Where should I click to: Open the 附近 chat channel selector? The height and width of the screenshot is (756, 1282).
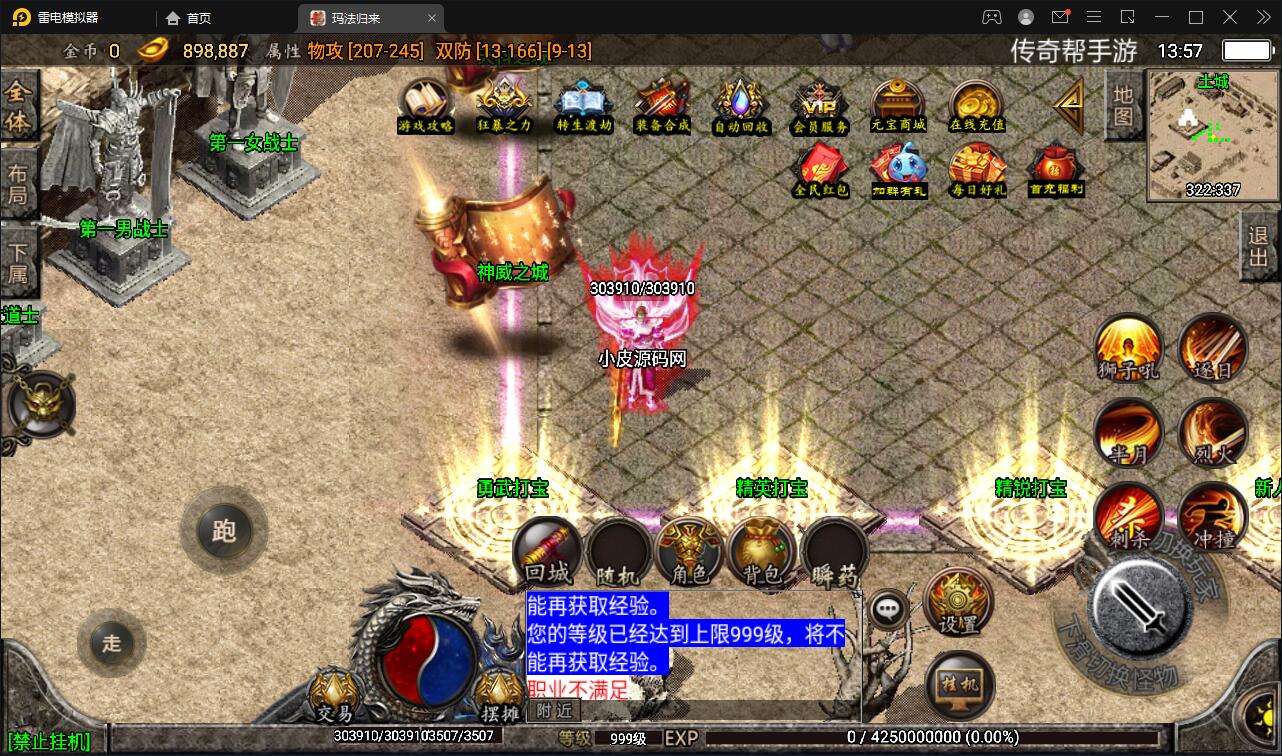[552, 711]
